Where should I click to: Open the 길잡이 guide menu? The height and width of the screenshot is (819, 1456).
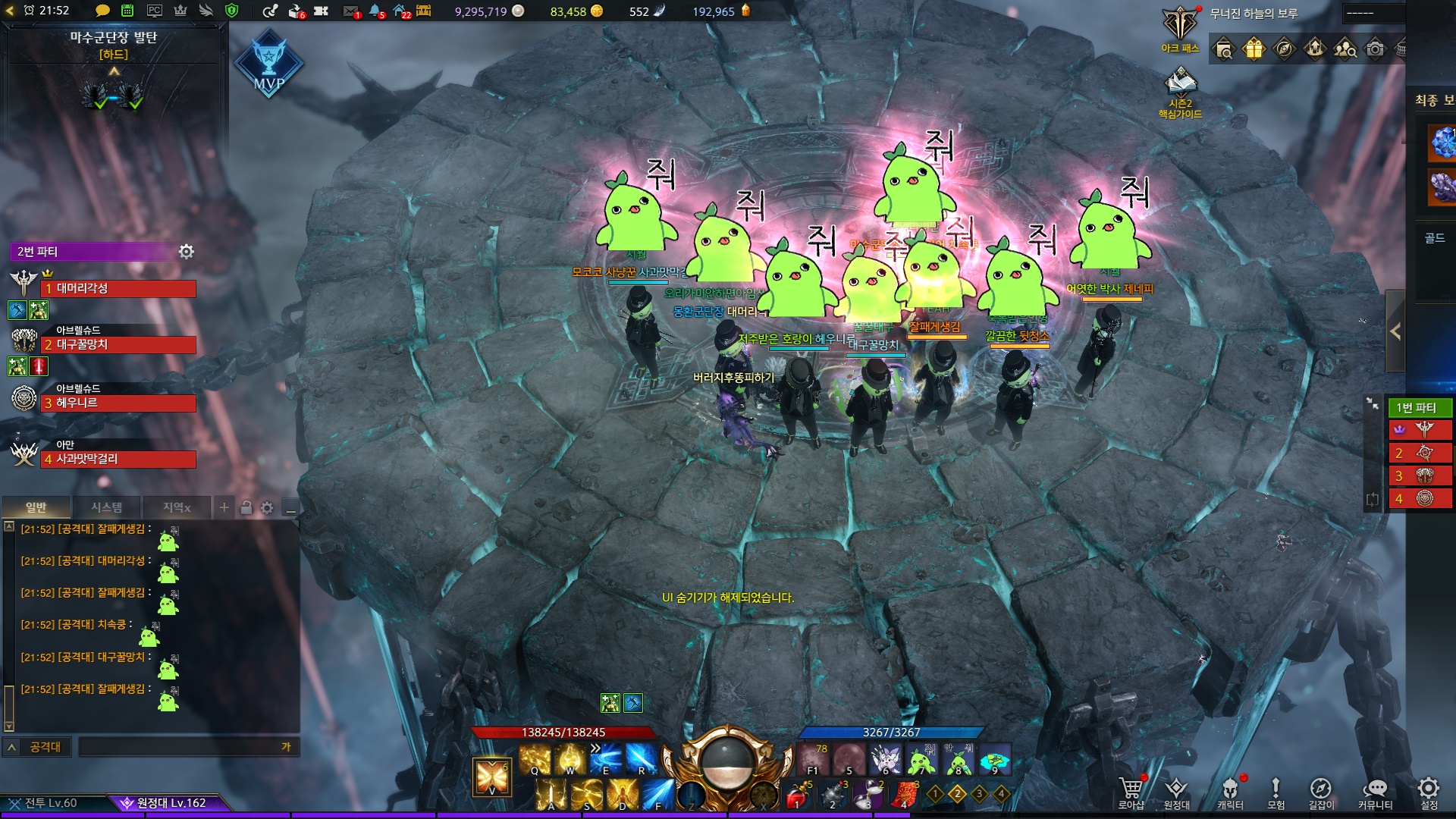pos(1321,791)
